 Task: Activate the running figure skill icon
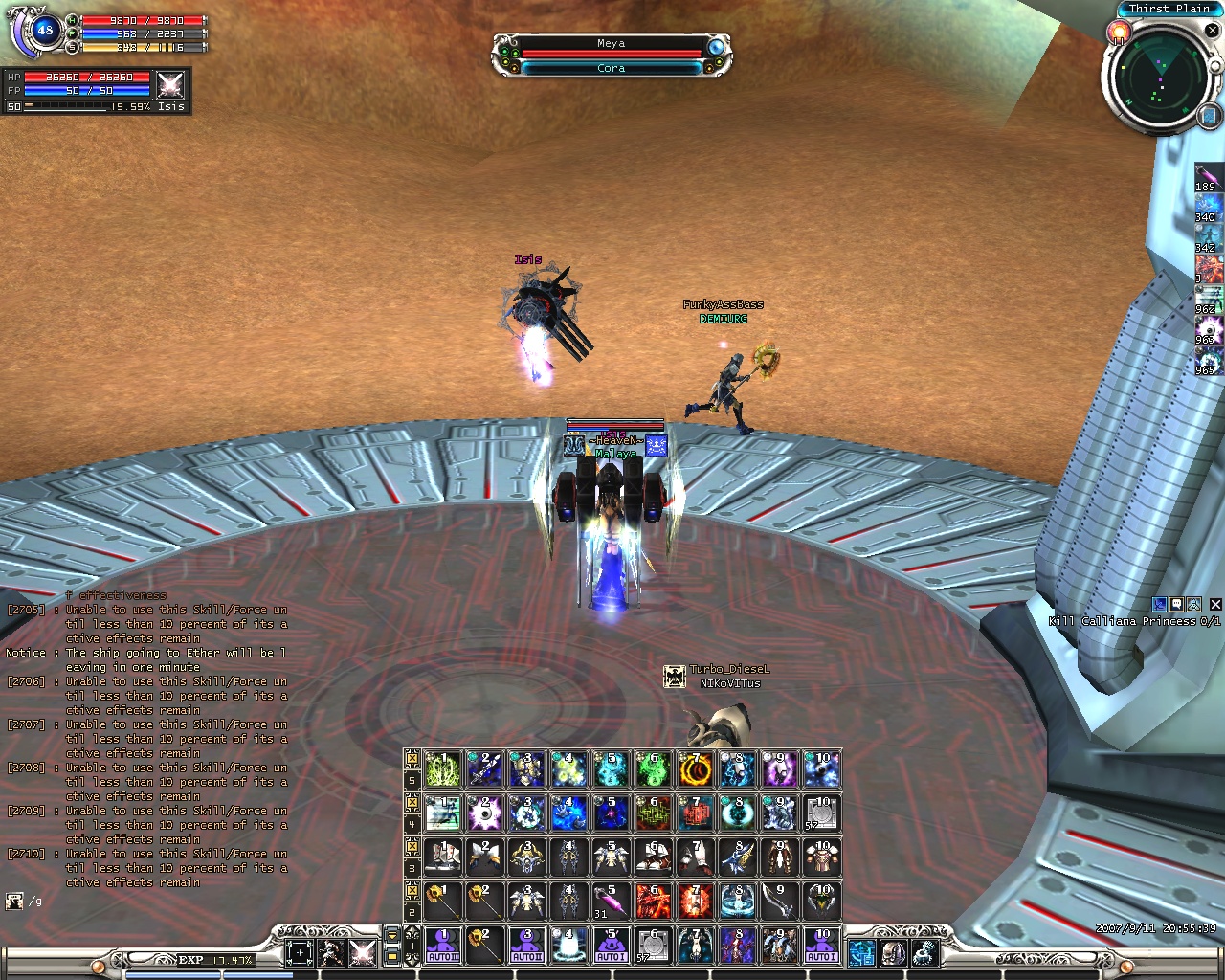coord(443,813)
